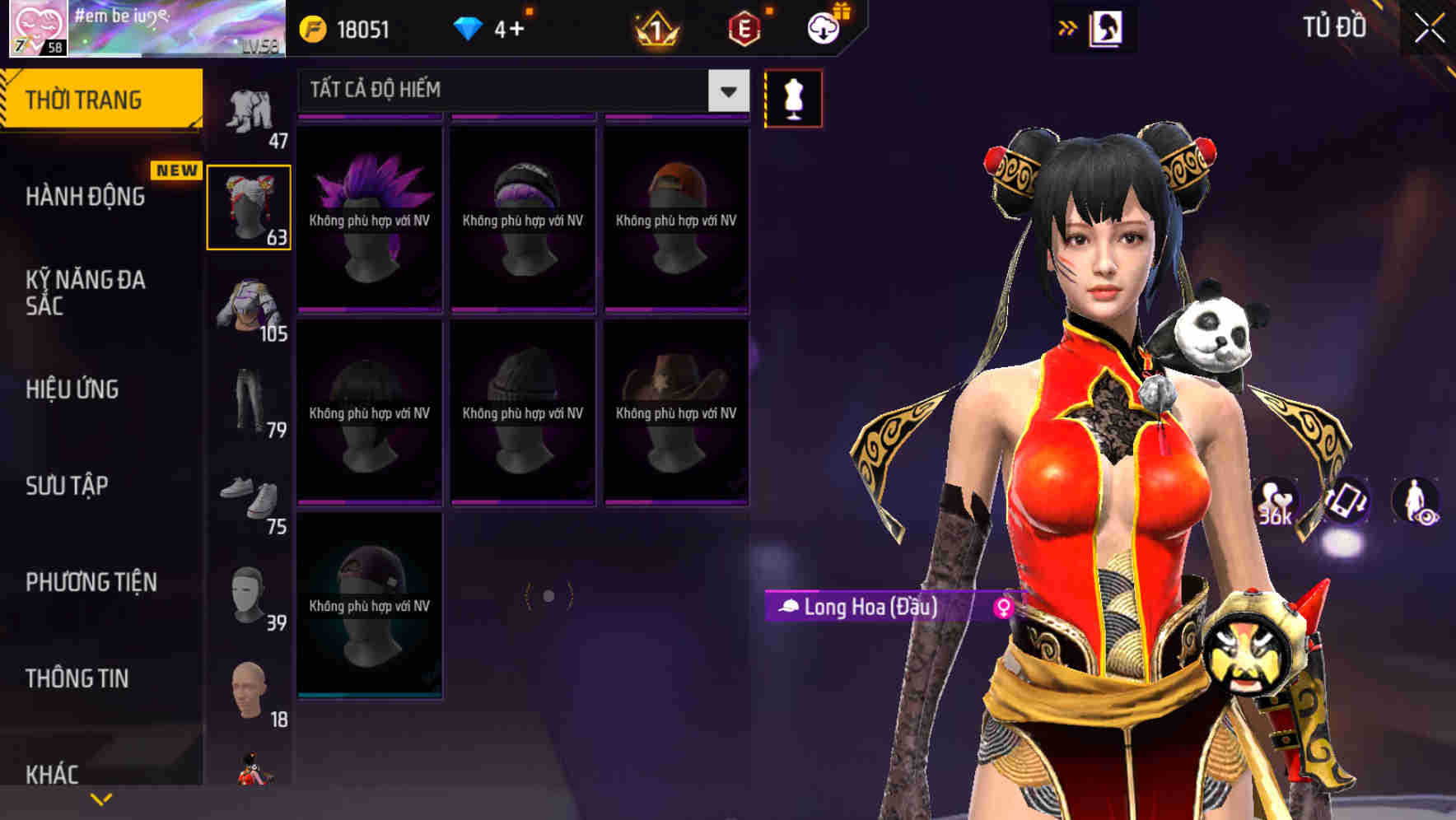Toggle the phone capture icon near the character
The height and width of the screenshot is (820, 1456).
(x=1346, y=503)
